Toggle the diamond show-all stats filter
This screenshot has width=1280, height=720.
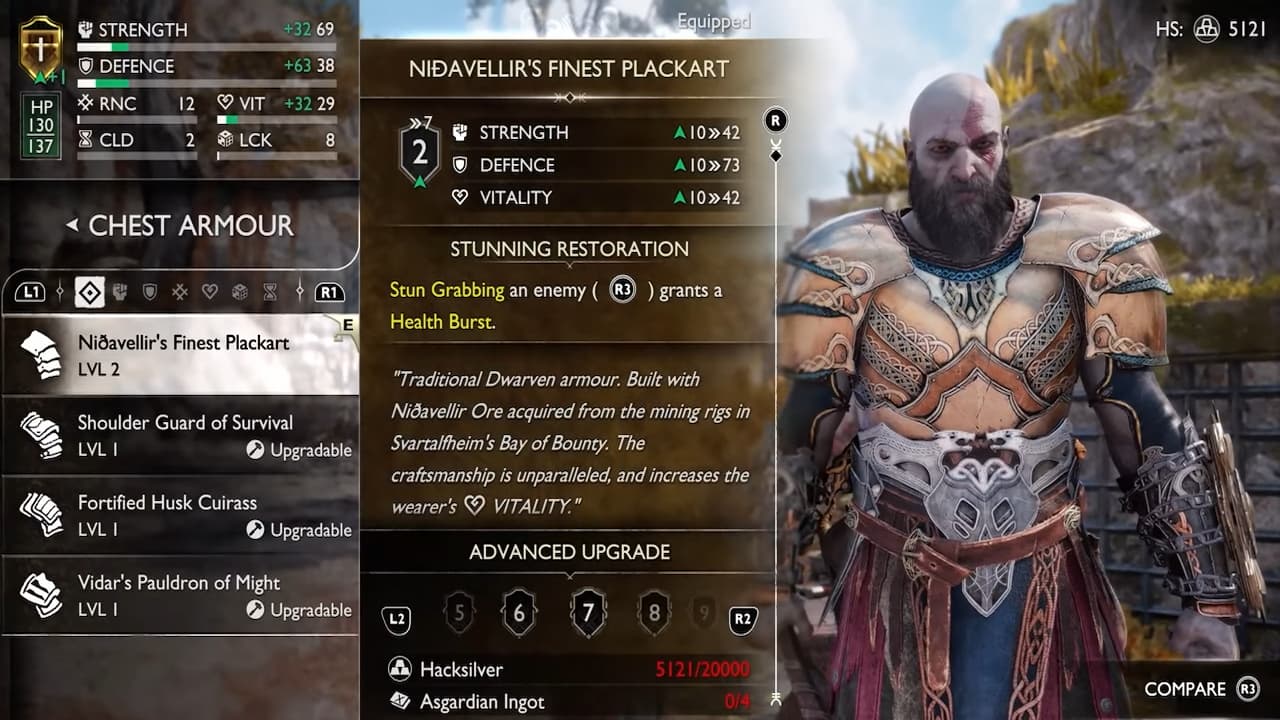tap(89, 292)
